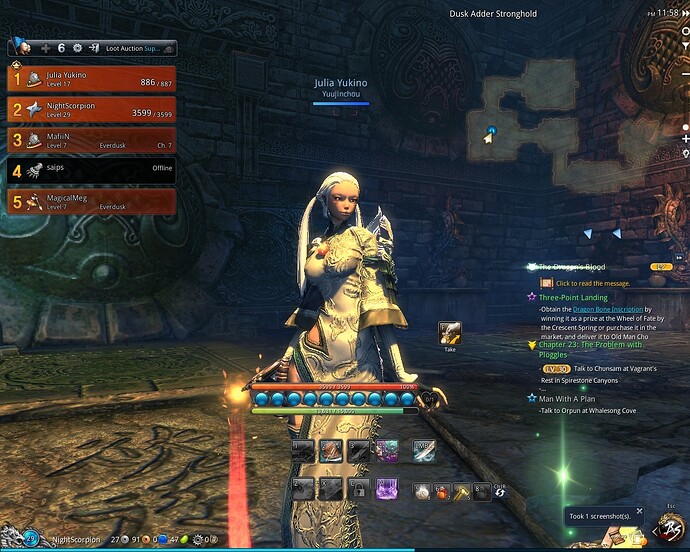Image resolution: width=690 pixels, height=552 pixels.
Task: Click the Take item pickup icon
Action: 449,333
